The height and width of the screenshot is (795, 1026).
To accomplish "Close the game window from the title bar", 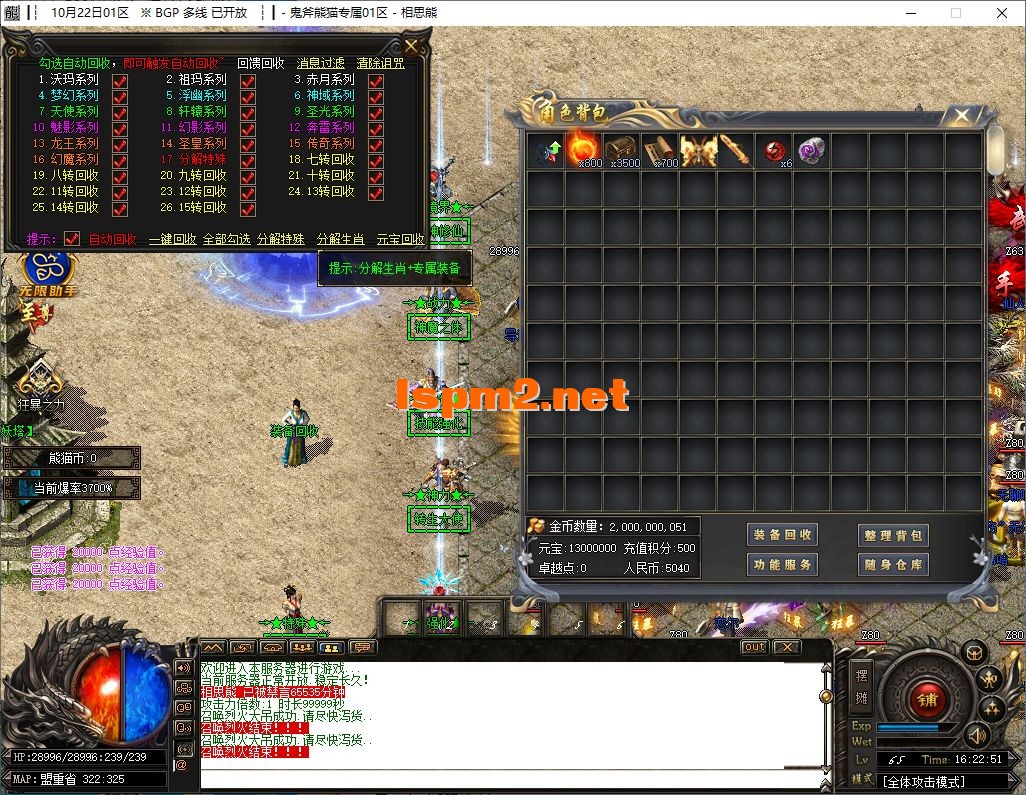I will (x=1002, y=13).
